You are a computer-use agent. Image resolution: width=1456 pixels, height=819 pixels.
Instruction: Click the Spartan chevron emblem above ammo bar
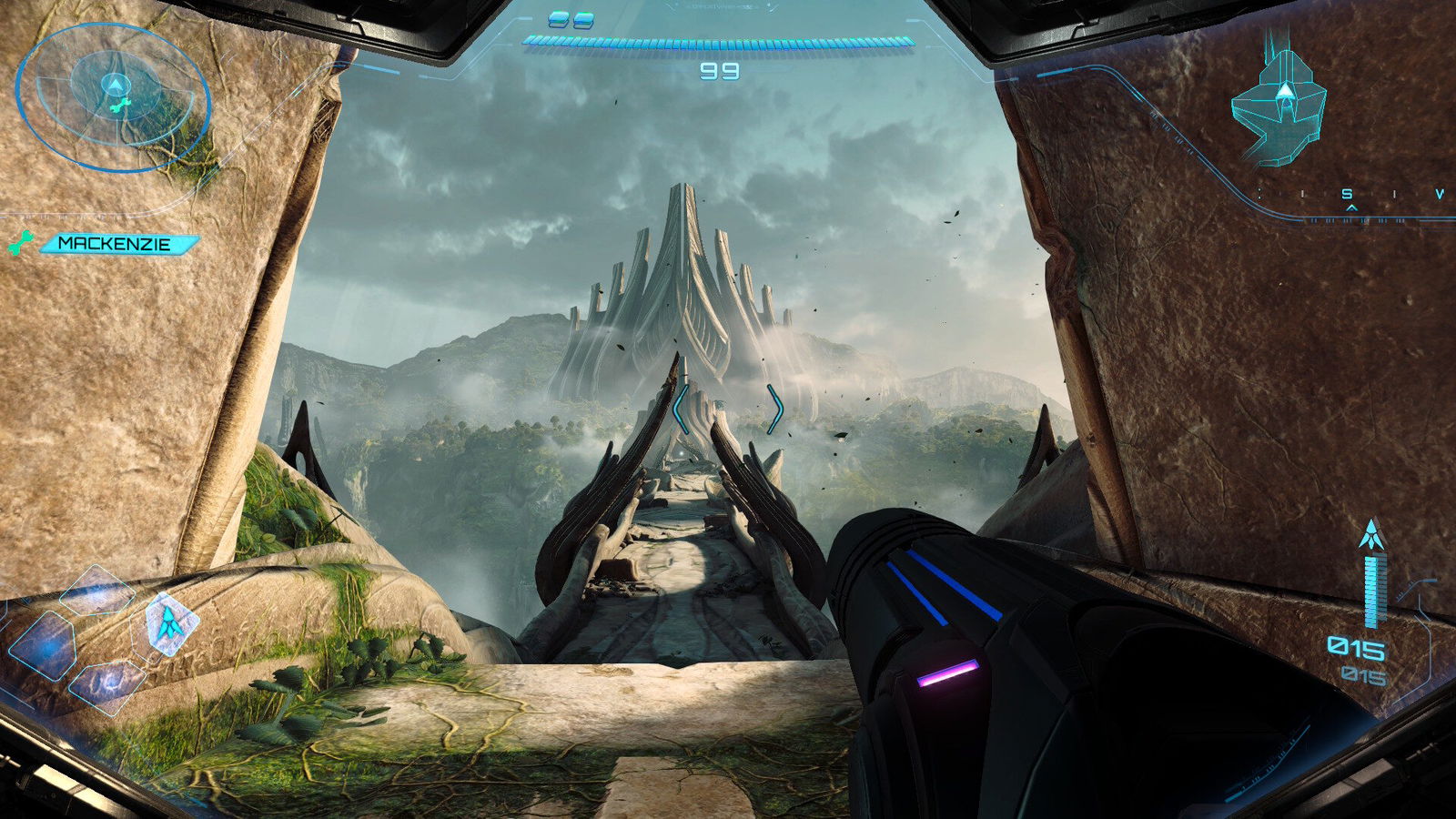tap(1372, 532)
